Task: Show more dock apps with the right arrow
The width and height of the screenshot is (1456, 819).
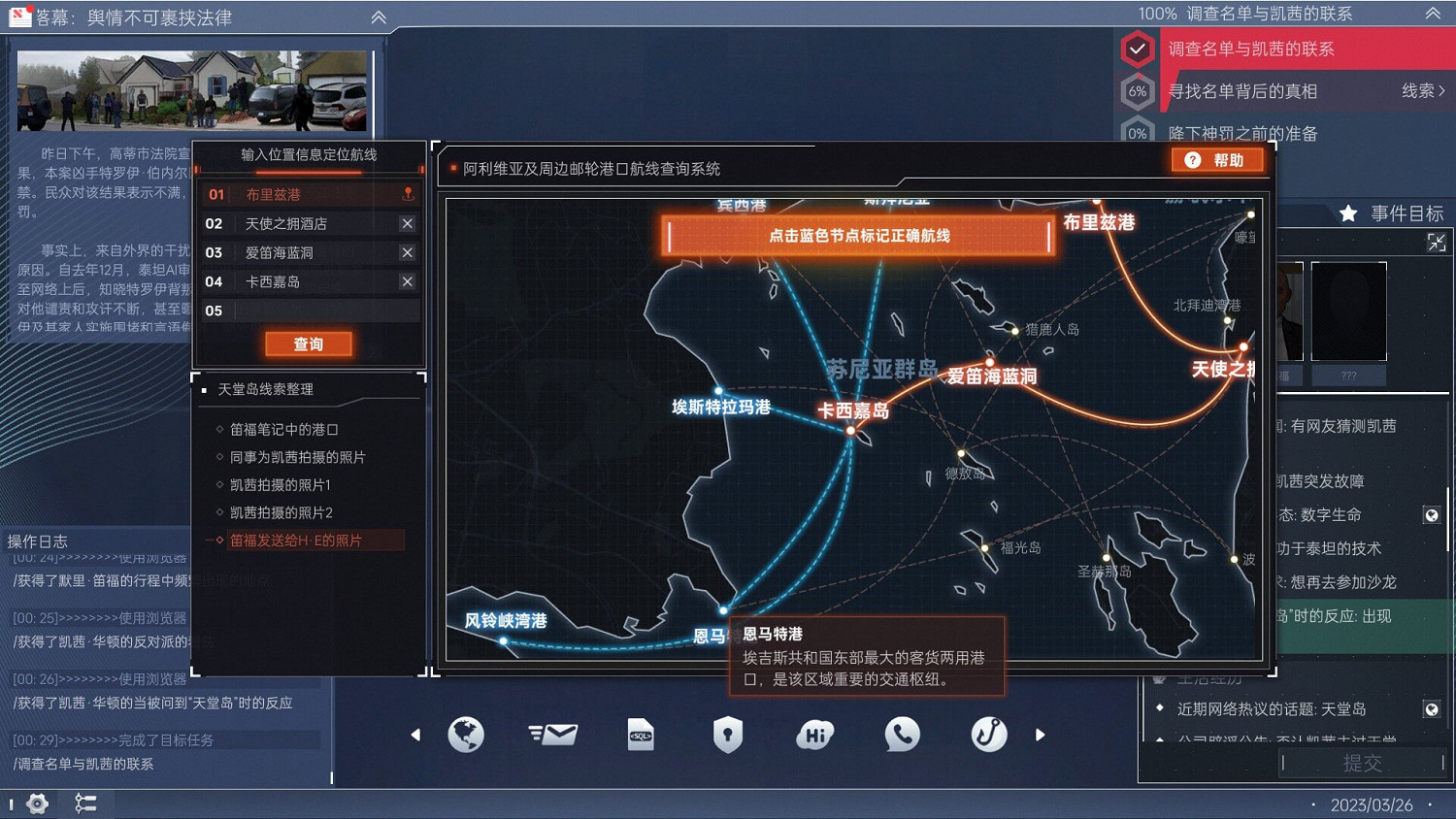Action: [x=1040, y=736]
